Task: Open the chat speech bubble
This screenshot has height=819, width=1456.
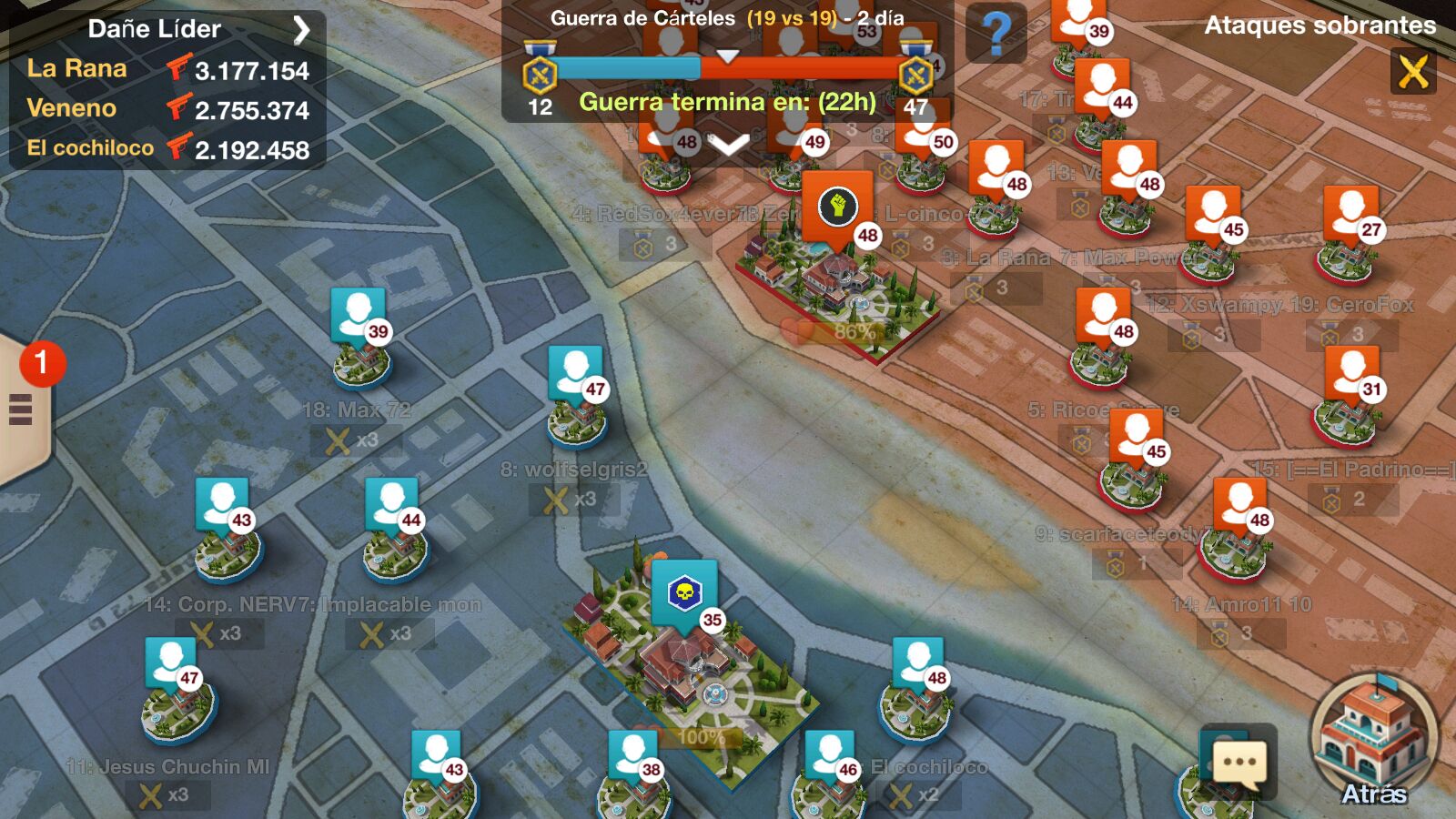Action: [x=1239, y=763]
